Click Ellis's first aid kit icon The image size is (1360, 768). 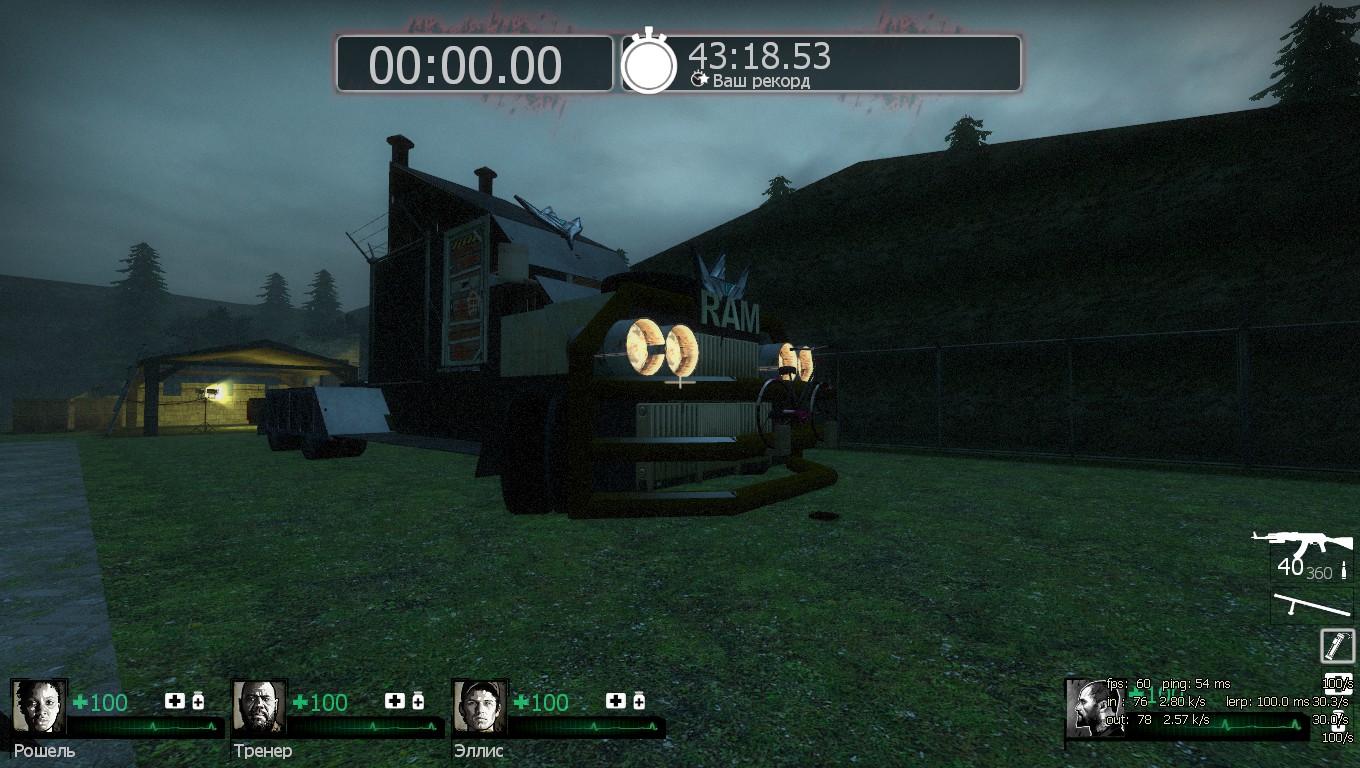click(615, 701)
